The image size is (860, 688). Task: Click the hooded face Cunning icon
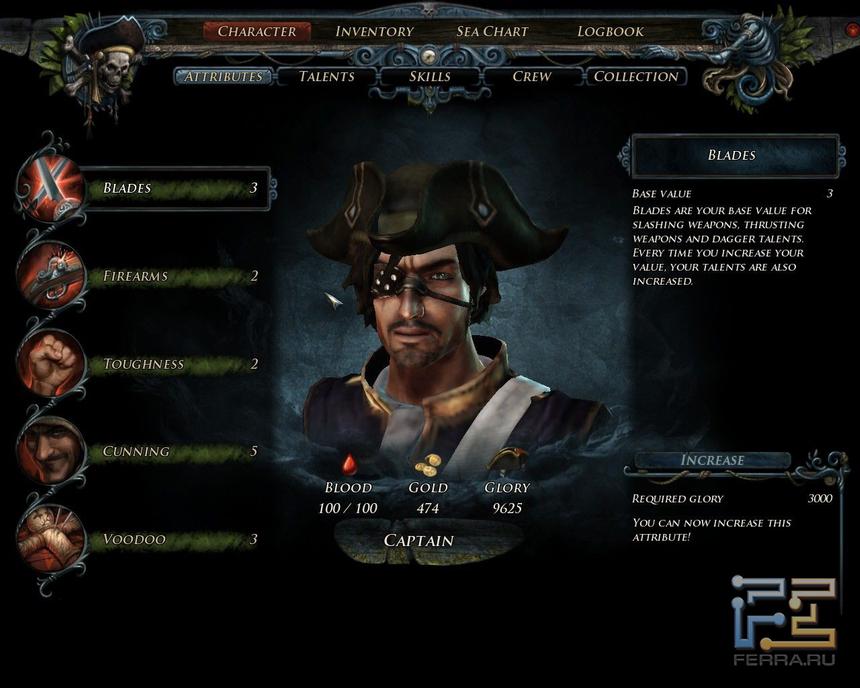[50, 452]
